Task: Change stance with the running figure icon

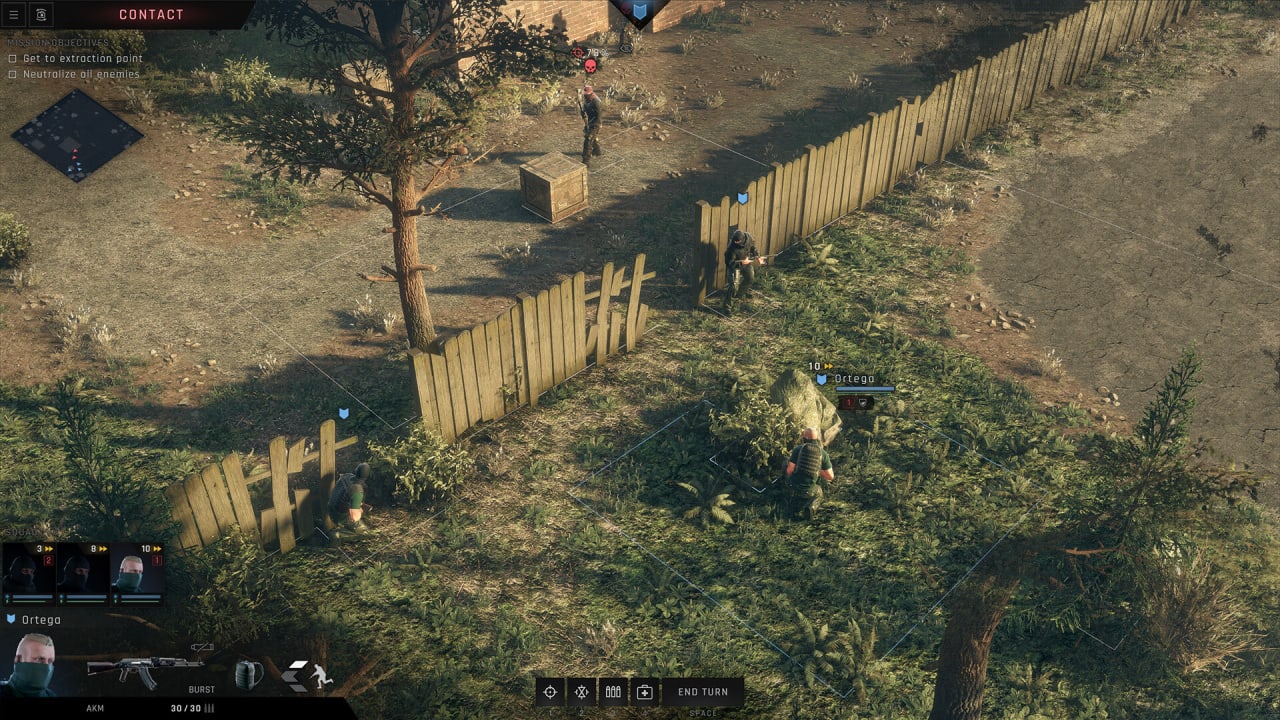Action: coord(320,675)
